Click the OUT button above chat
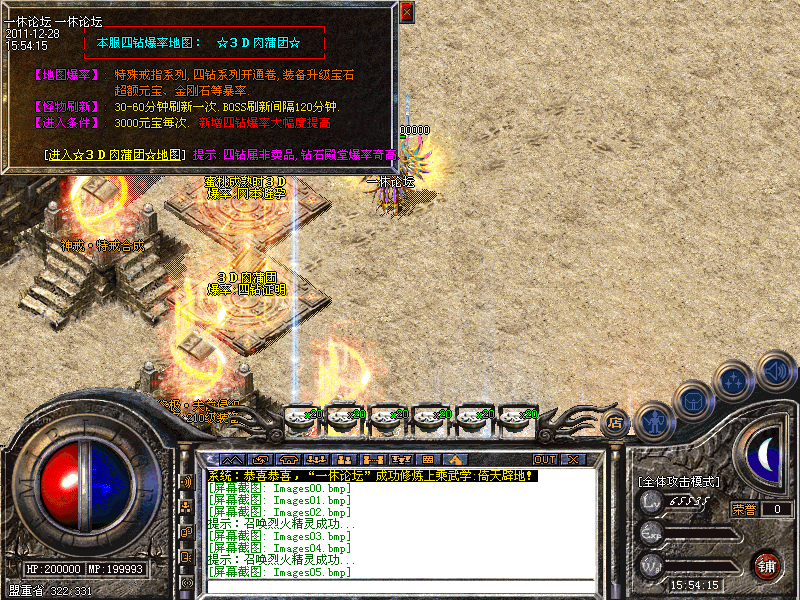This screenshot has height=600, width=800. click(x=544, y=459)
